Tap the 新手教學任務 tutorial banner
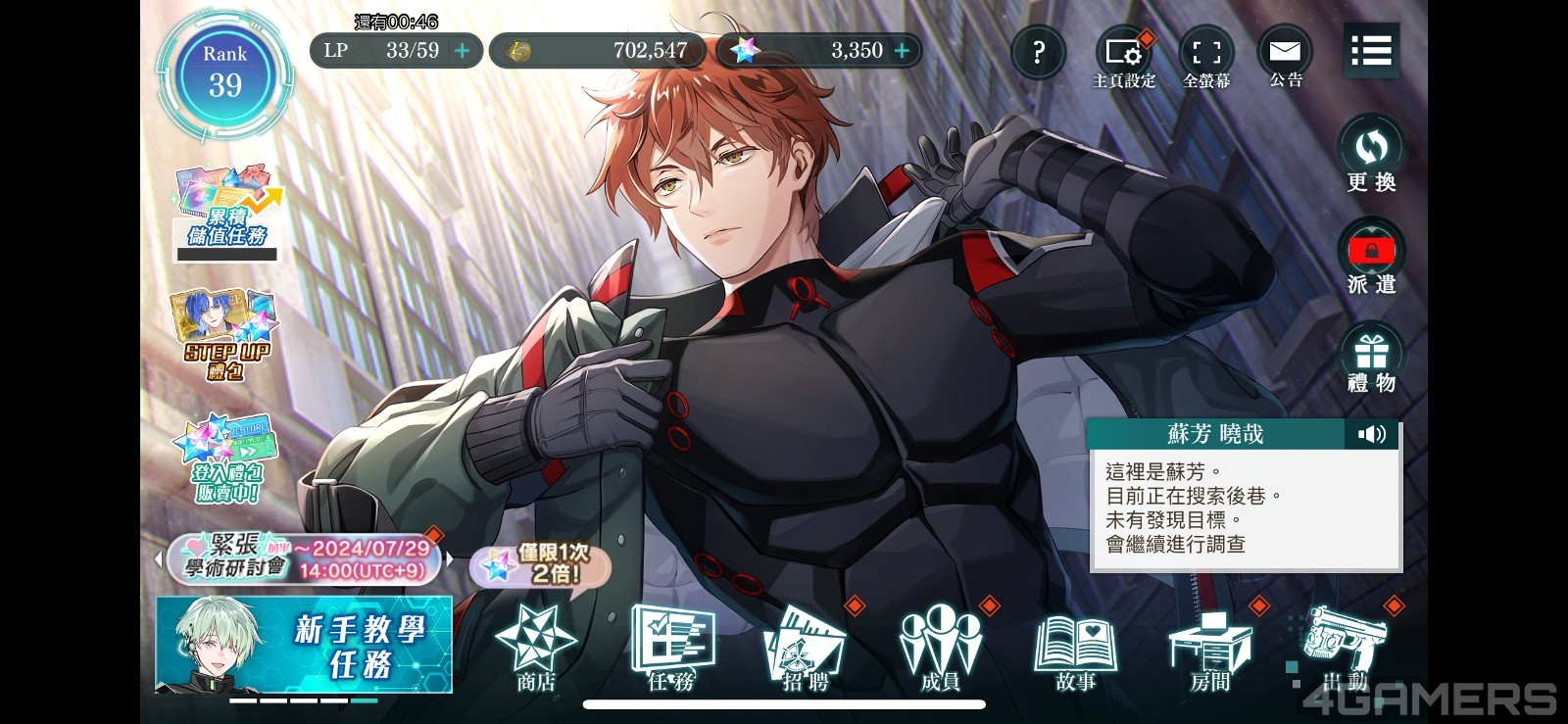This screenshot has height=724, width=1568. point(304,646)
